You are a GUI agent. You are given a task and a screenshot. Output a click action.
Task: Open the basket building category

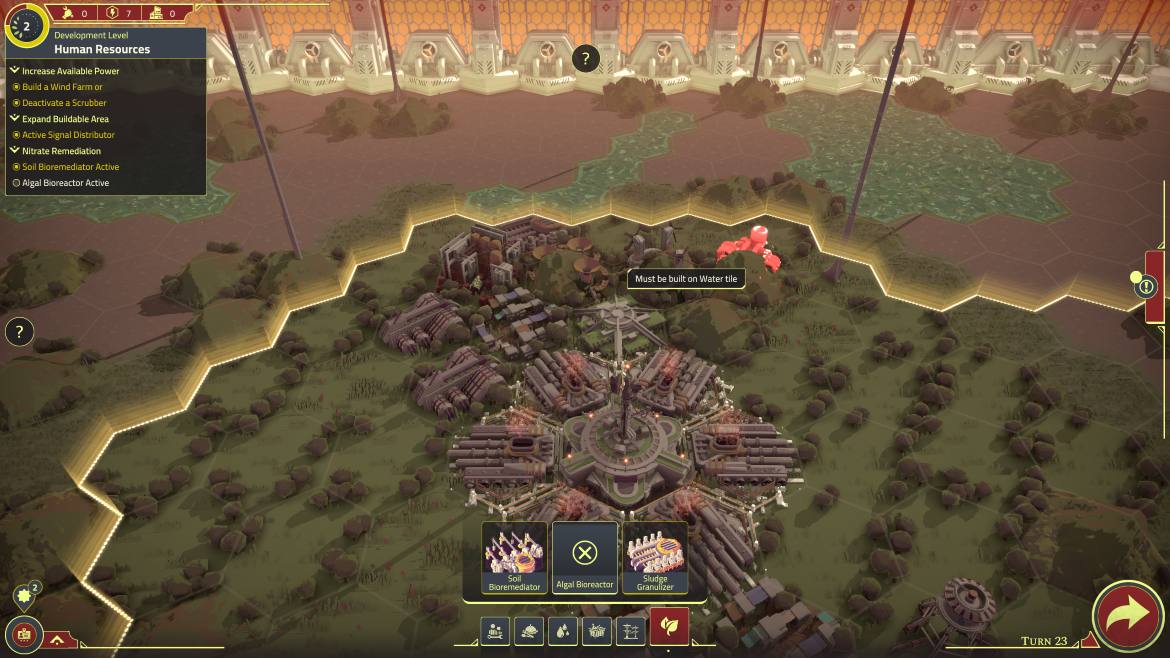point(597,631)
